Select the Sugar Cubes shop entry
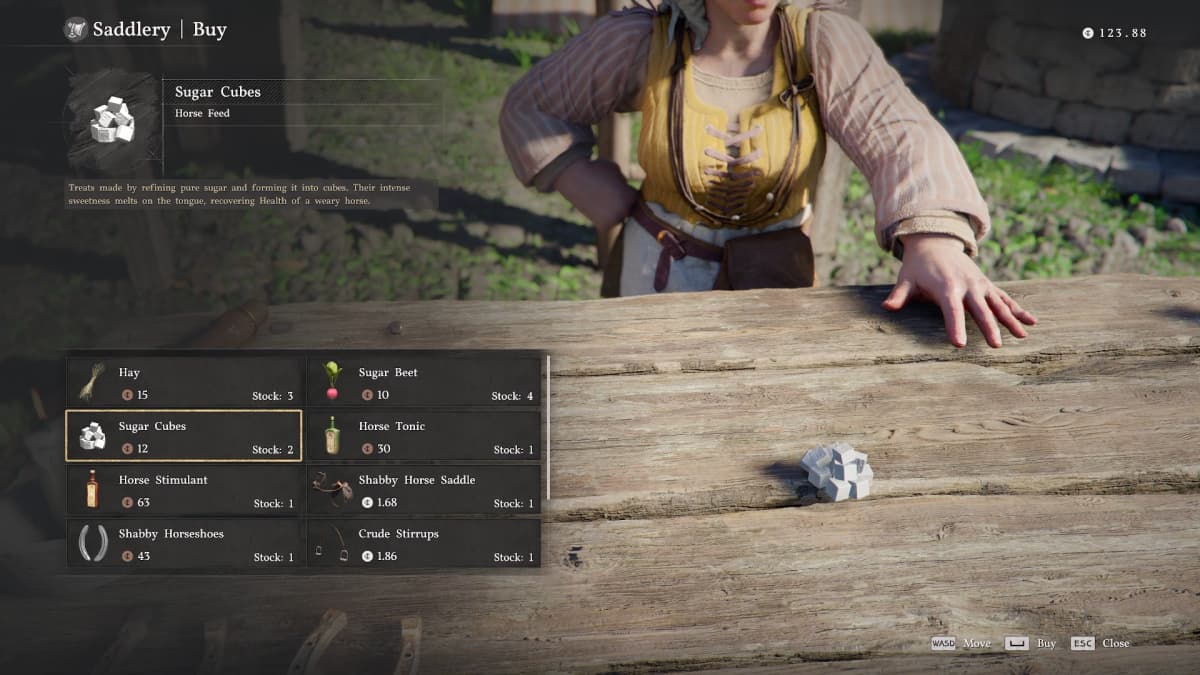This screenshot has width=1200, height=675. (184, 436)
